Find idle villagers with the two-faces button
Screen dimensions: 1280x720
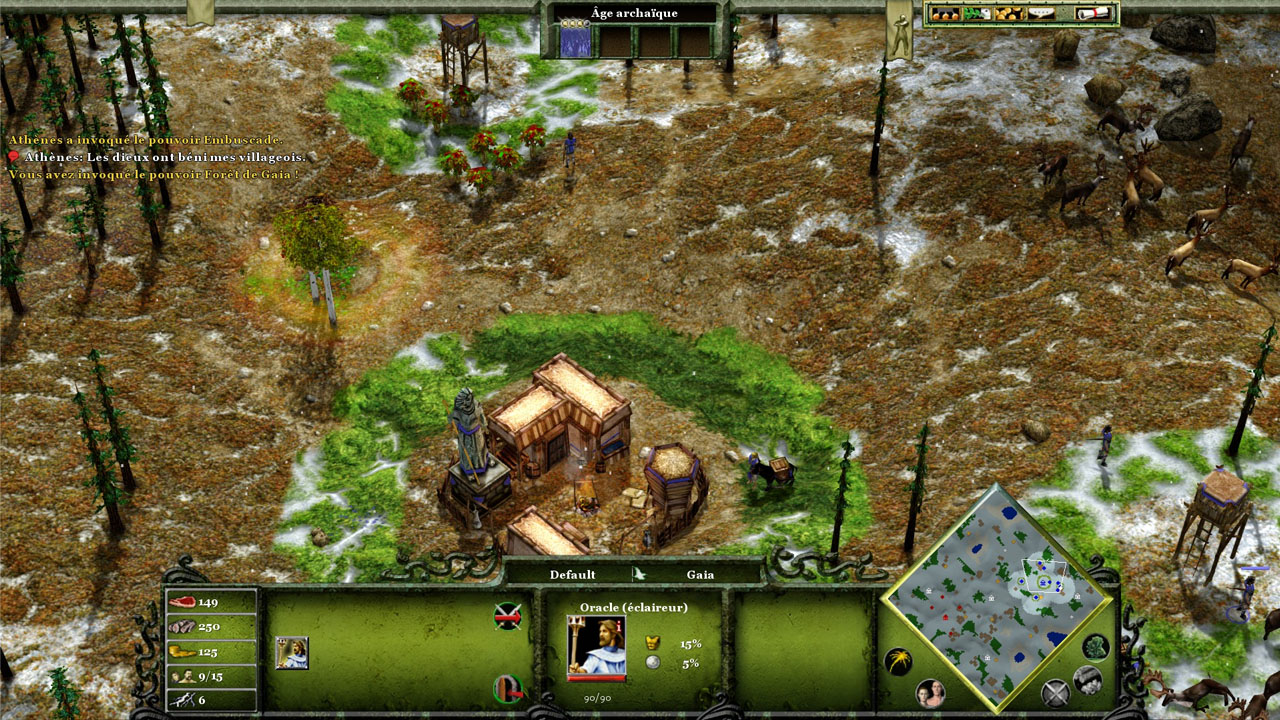(x=930, y=692)
